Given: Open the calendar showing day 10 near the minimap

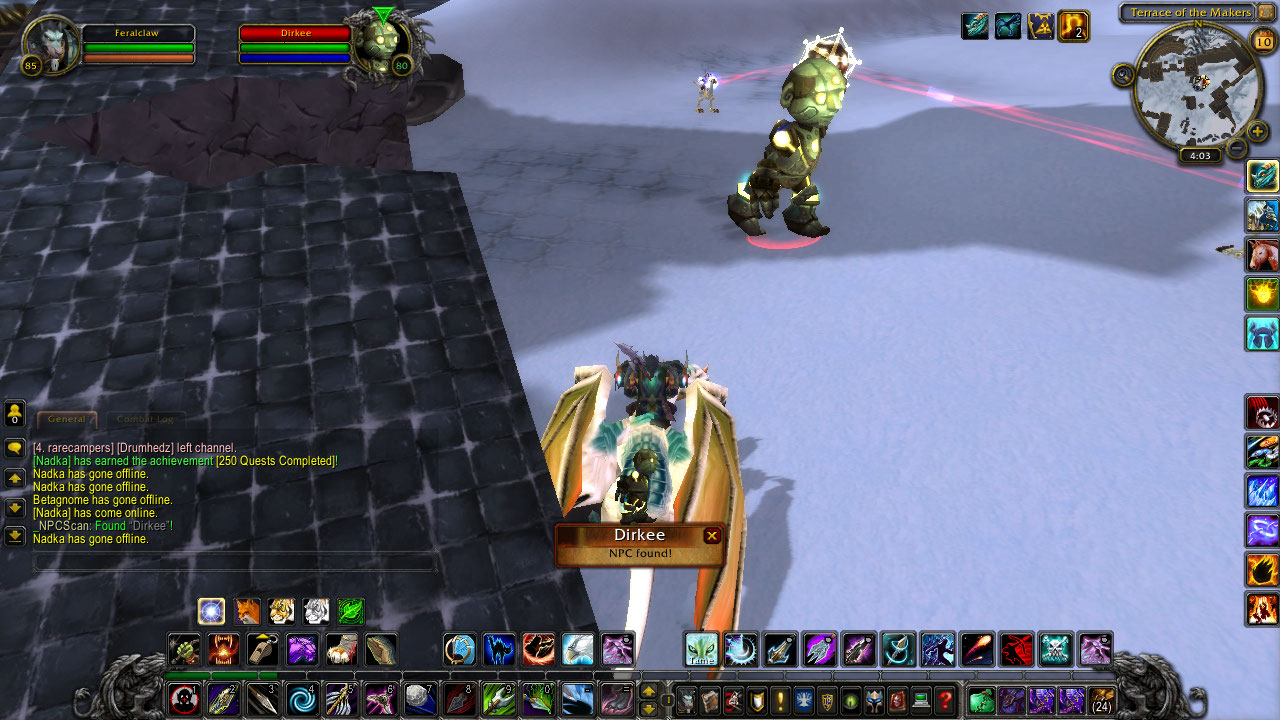Looking at the screenshot, I should pos(1262,40).
